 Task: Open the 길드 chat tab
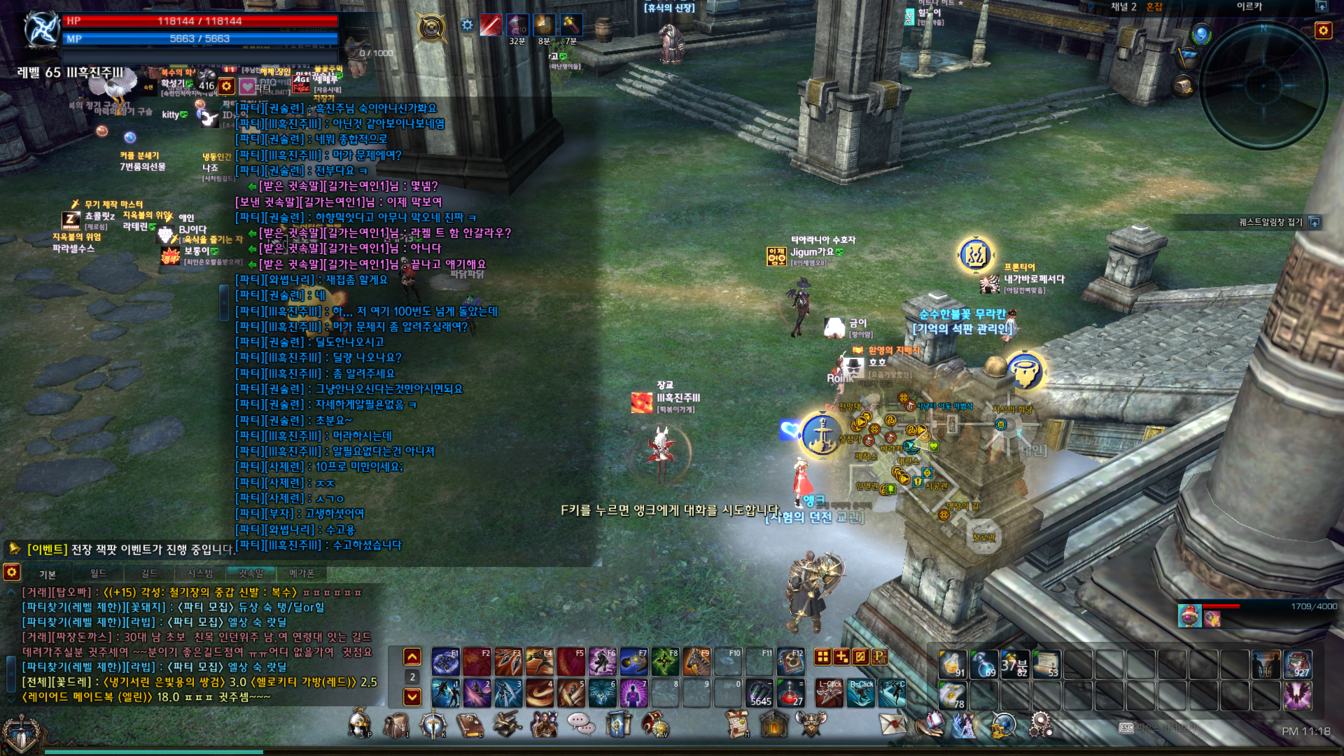point(149,574)
